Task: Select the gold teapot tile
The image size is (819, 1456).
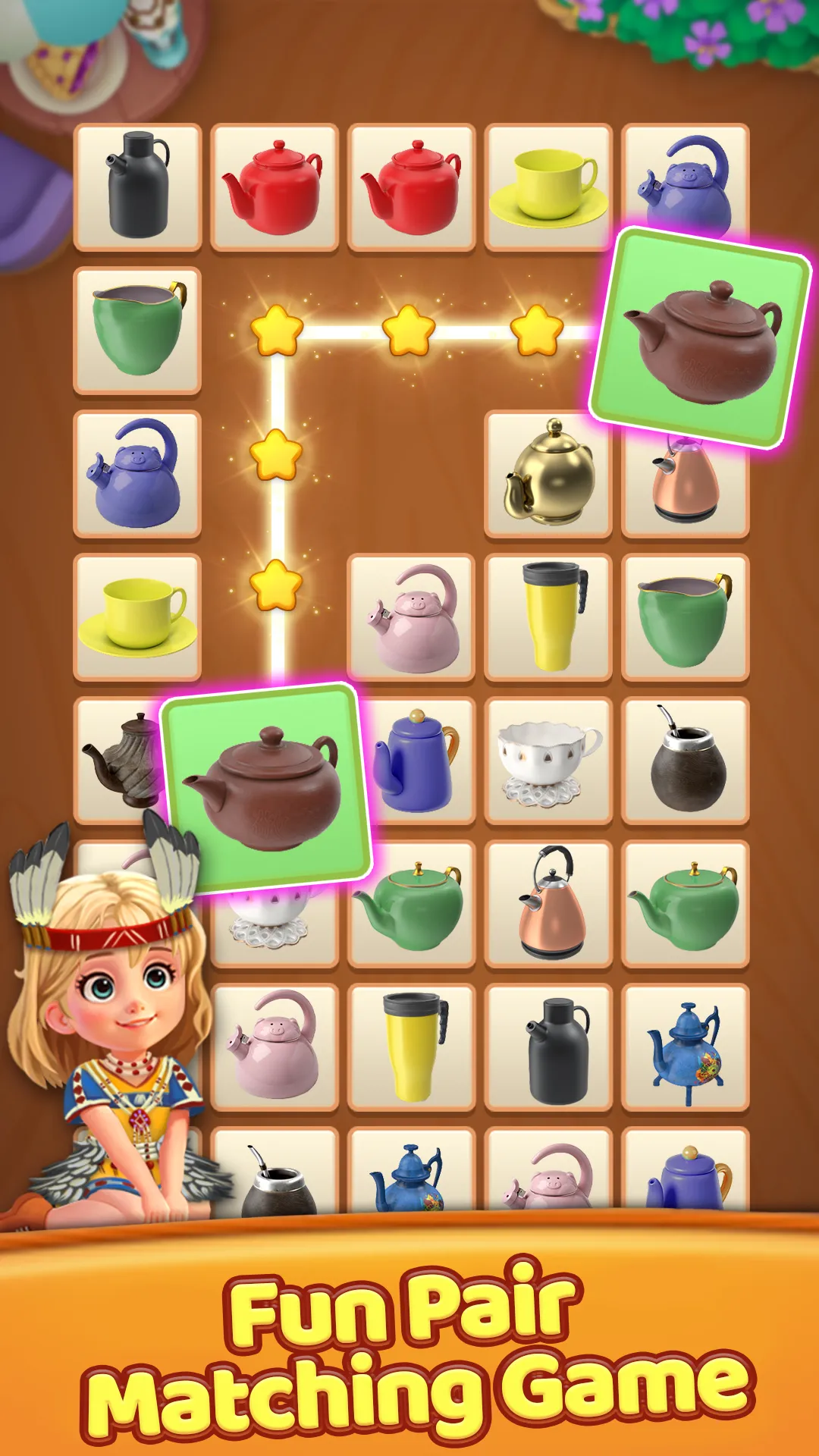Action: pyautogui.click(x=548, y=474)
